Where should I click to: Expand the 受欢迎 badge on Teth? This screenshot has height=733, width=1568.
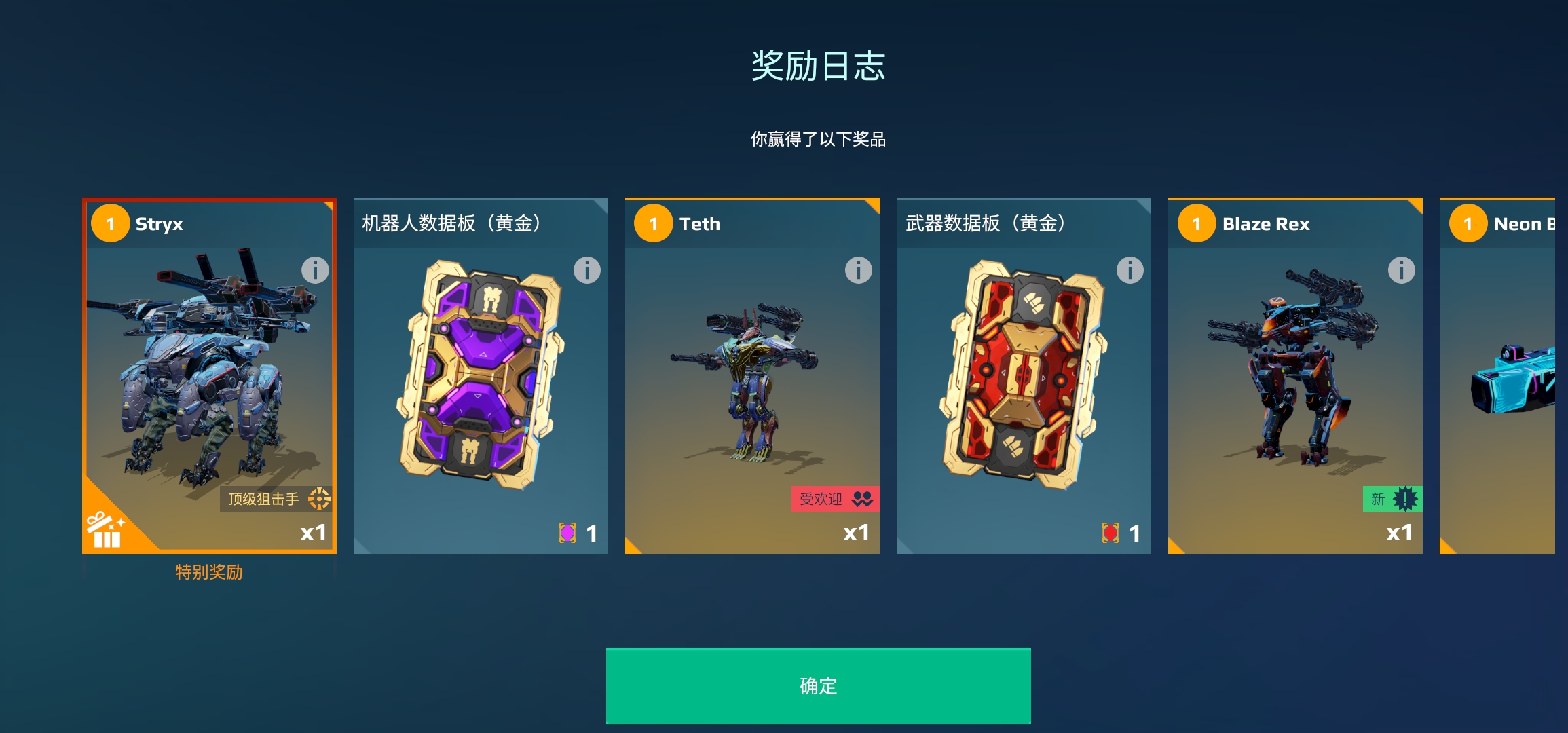834,499
